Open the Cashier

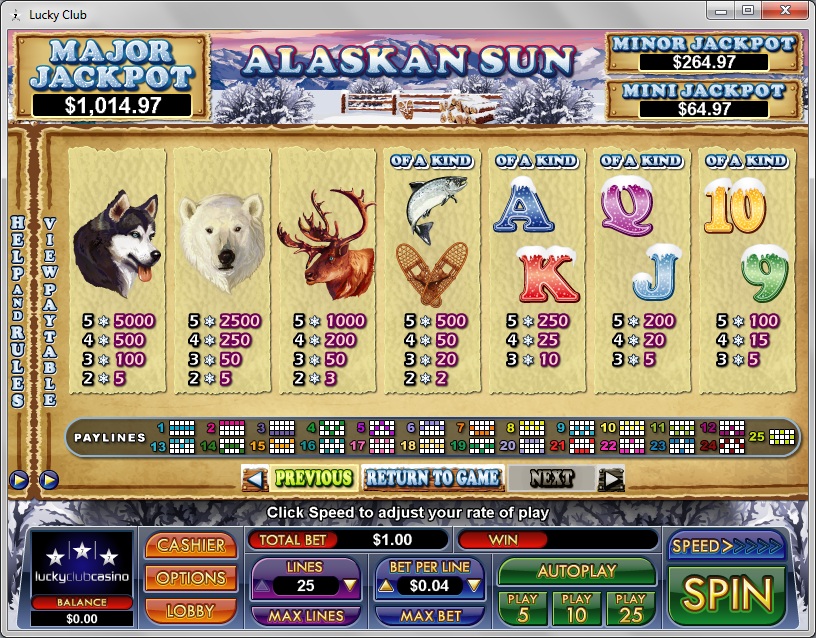tap(191, 546)
